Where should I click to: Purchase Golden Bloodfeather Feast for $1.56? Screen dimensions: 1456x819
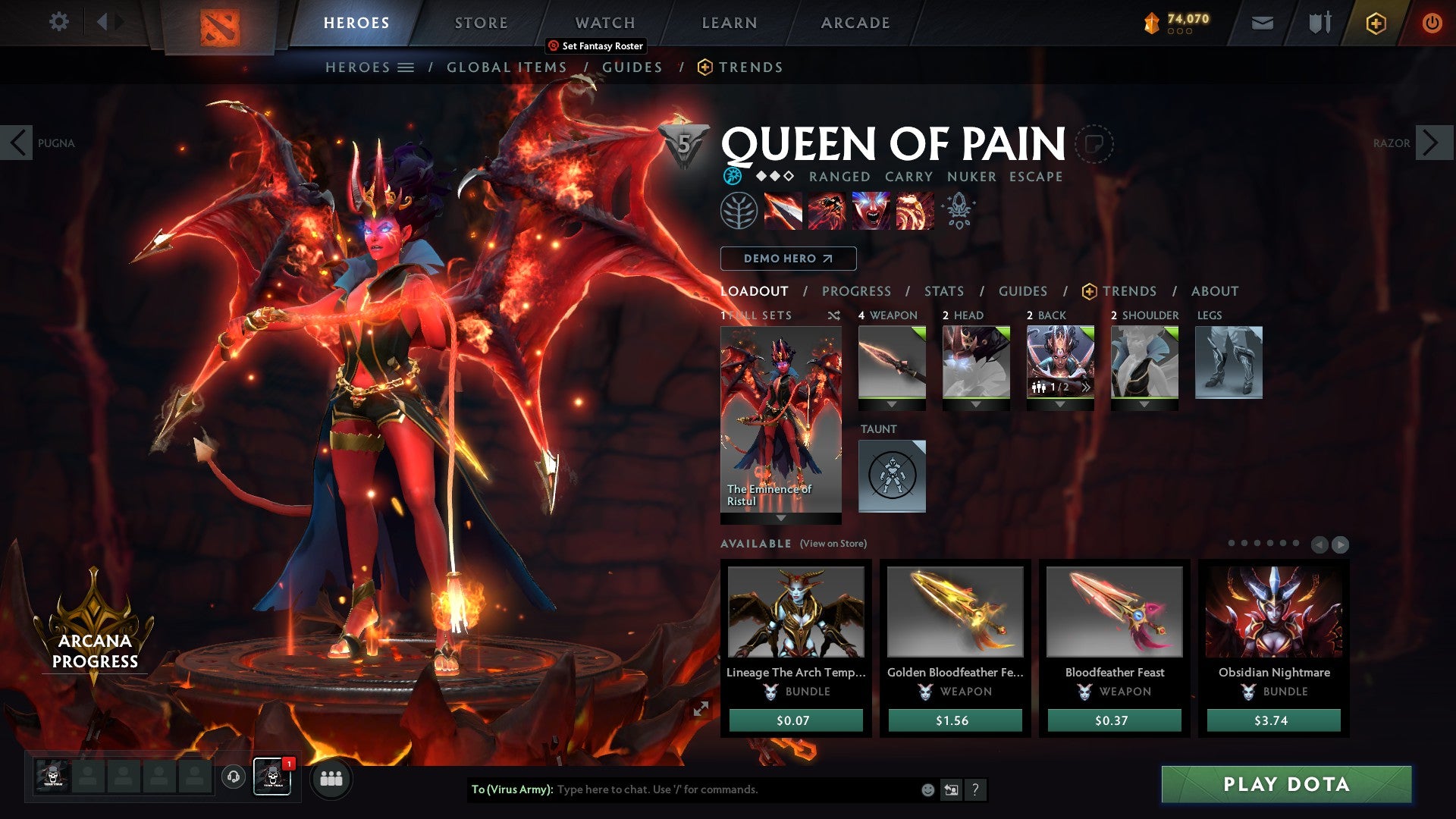(x=955, y=720)
